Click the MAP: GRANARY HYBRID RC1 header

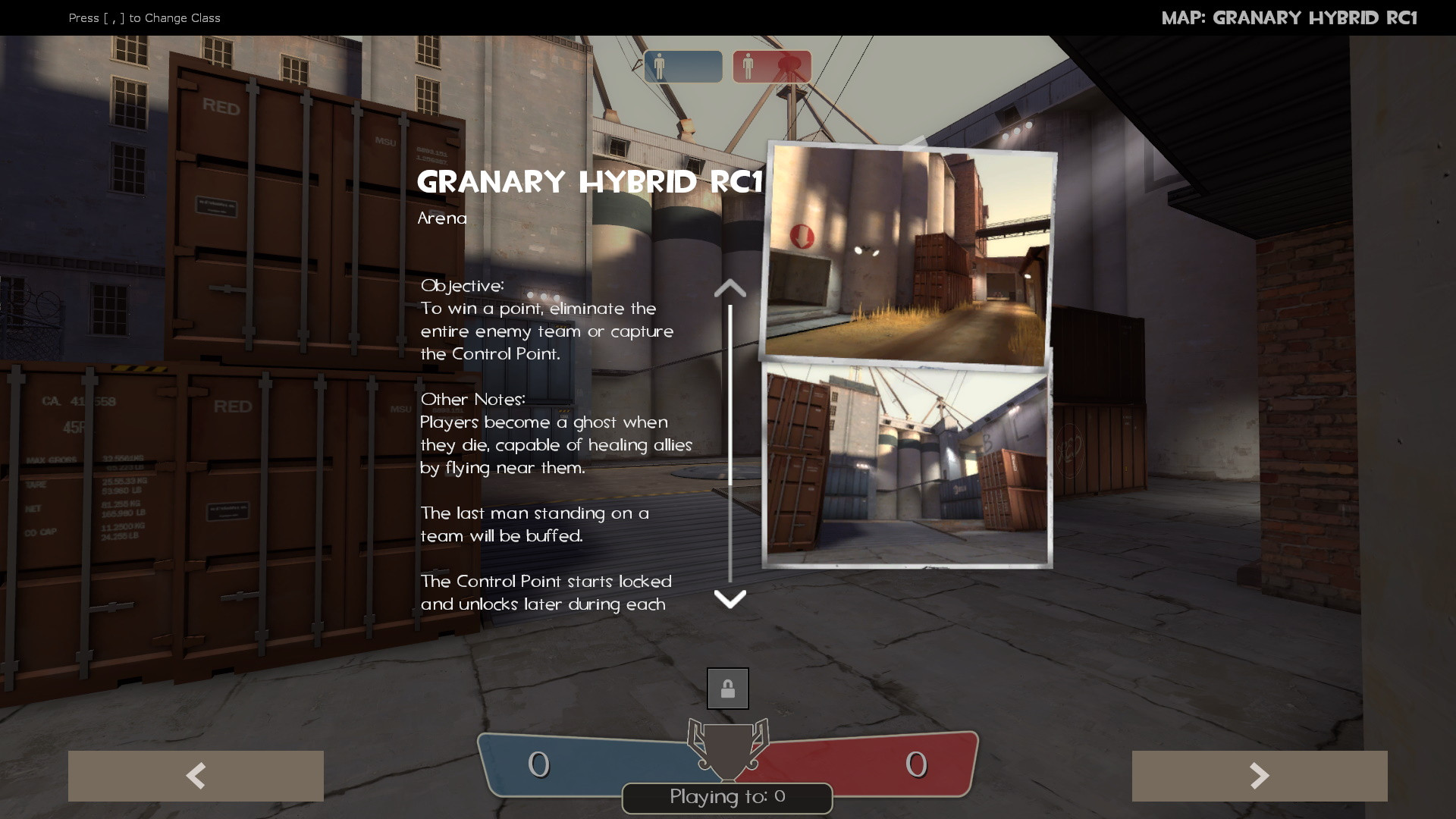pyautogui.click(x=1291, y=17)
